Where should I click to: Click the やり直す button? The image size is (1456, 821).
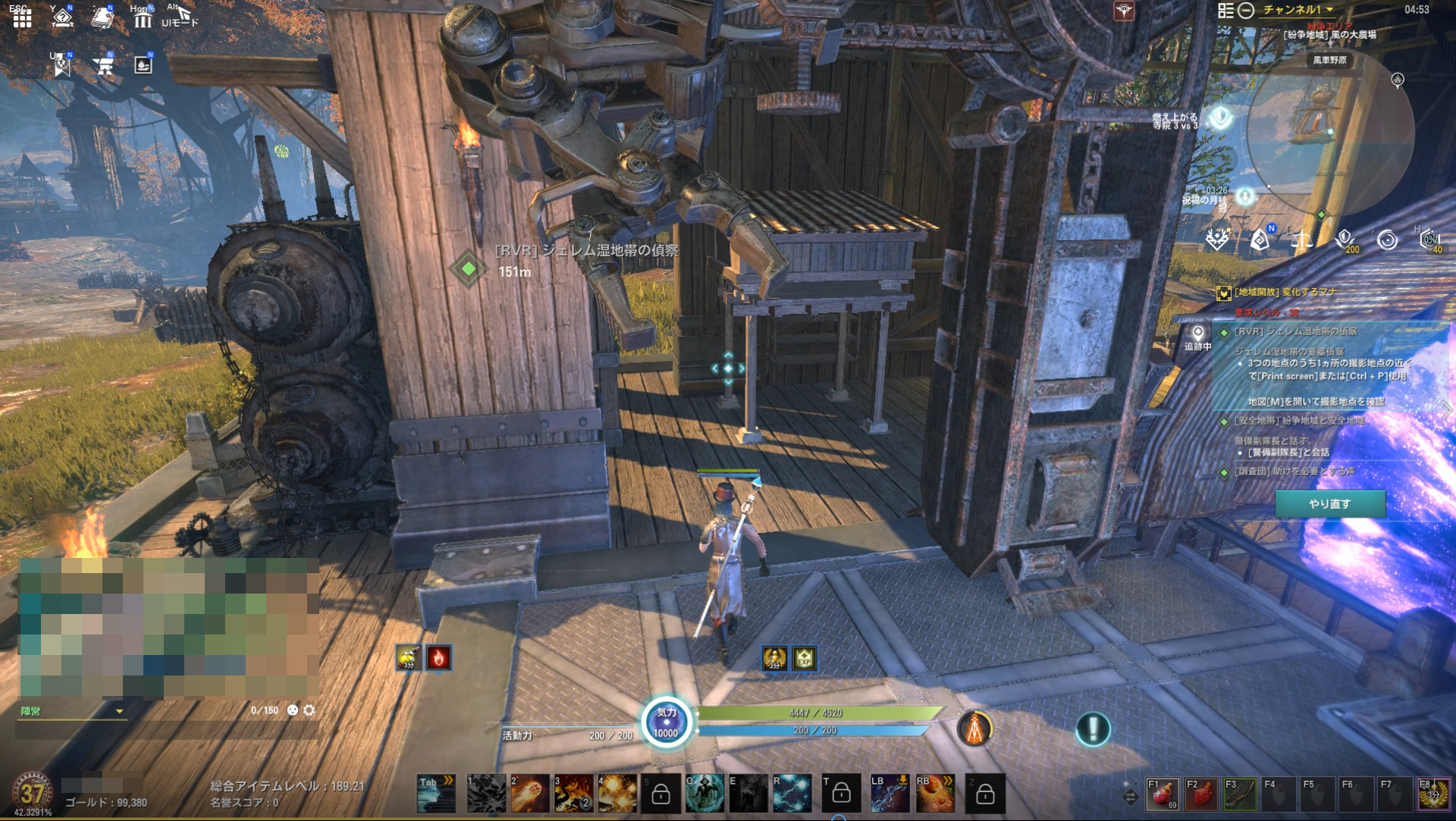pyautogui.click(x=1329, y=503)
